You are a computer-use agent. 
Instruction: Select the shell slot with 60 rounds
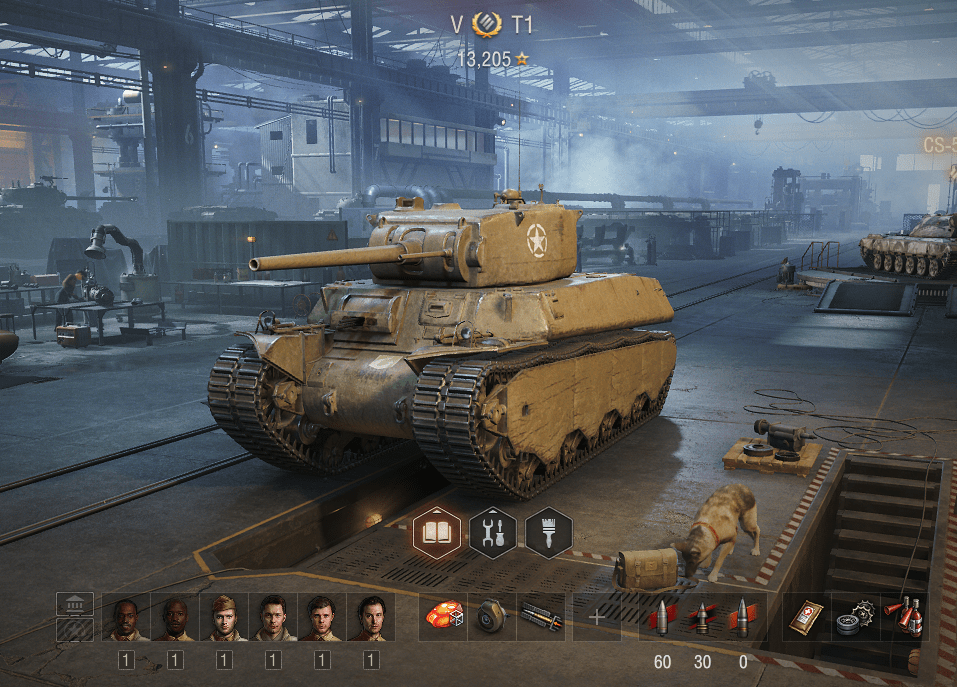pos(661,617)
